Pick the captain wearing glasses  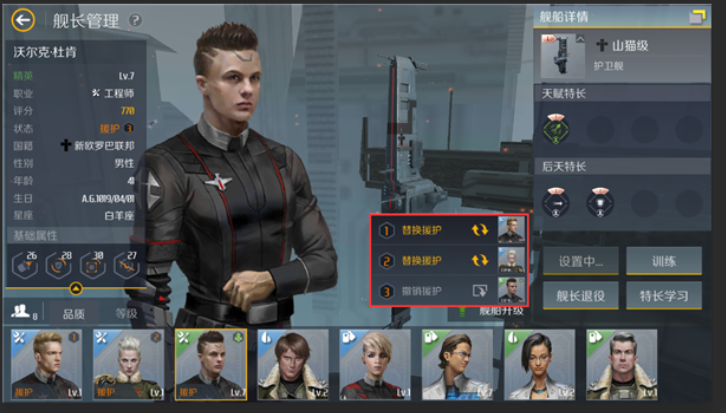(456, 364)
